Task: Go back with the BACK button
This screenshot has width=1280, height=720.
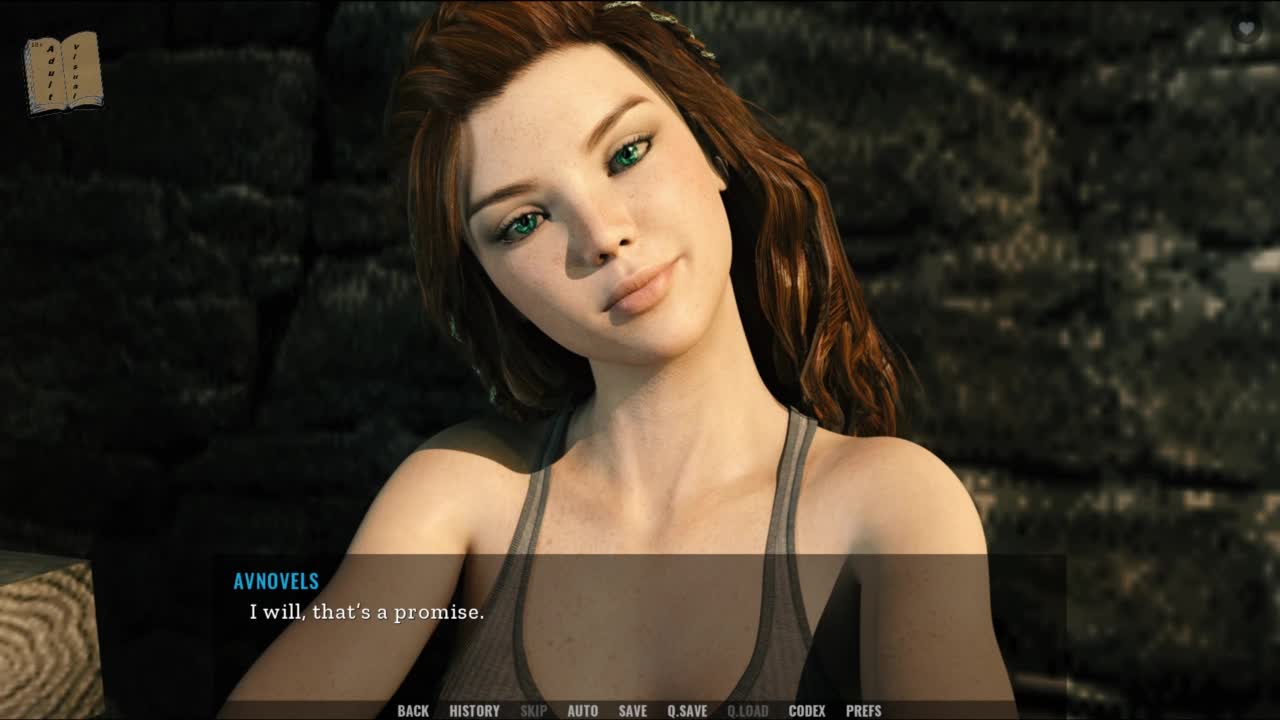Action: [x=413, y=711]
